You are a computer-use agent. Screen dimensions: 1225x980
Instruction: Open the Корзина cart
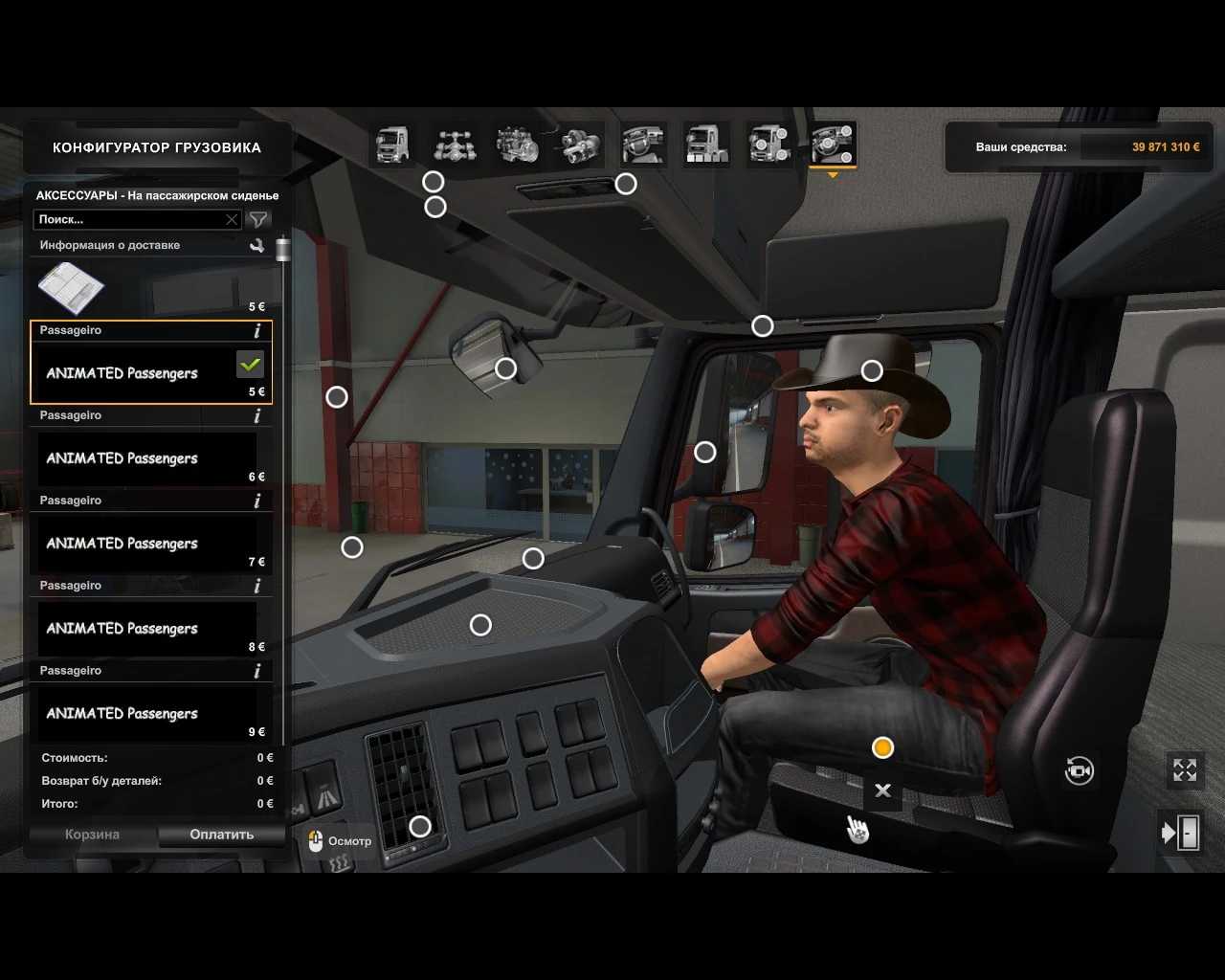92,835
